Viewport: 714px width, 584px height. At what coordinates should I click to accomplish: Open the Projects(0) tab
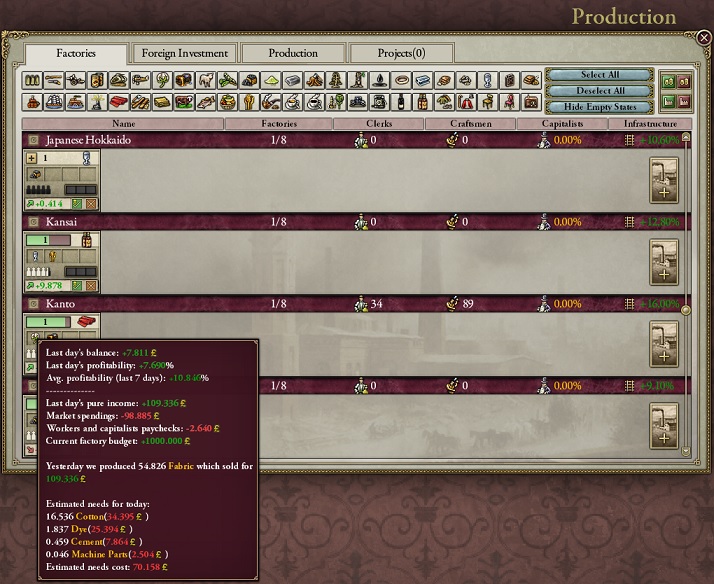(401, 53)
